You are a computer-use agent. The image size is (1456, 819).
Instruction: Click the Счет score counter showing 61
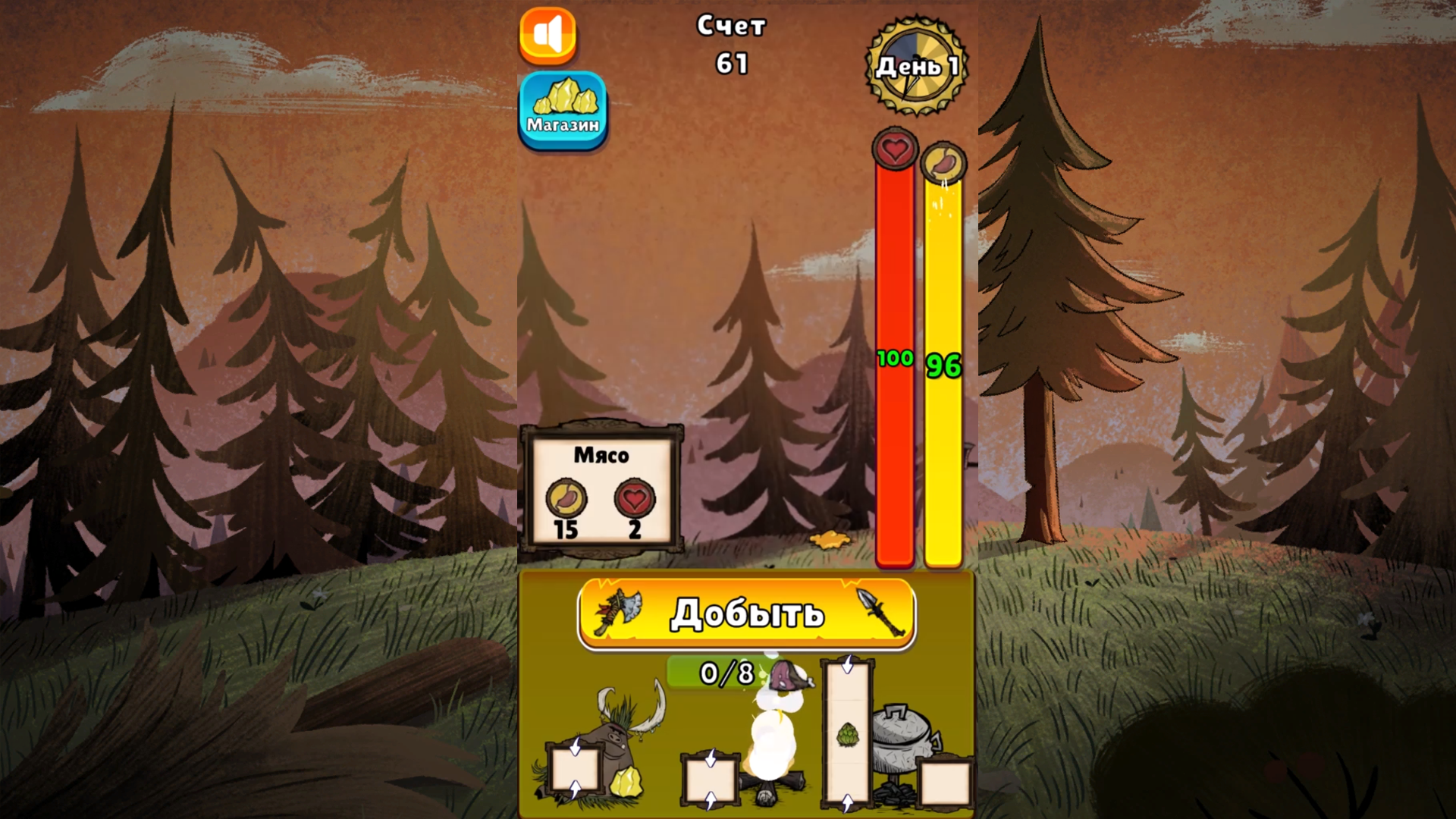(x=733, y=42)
